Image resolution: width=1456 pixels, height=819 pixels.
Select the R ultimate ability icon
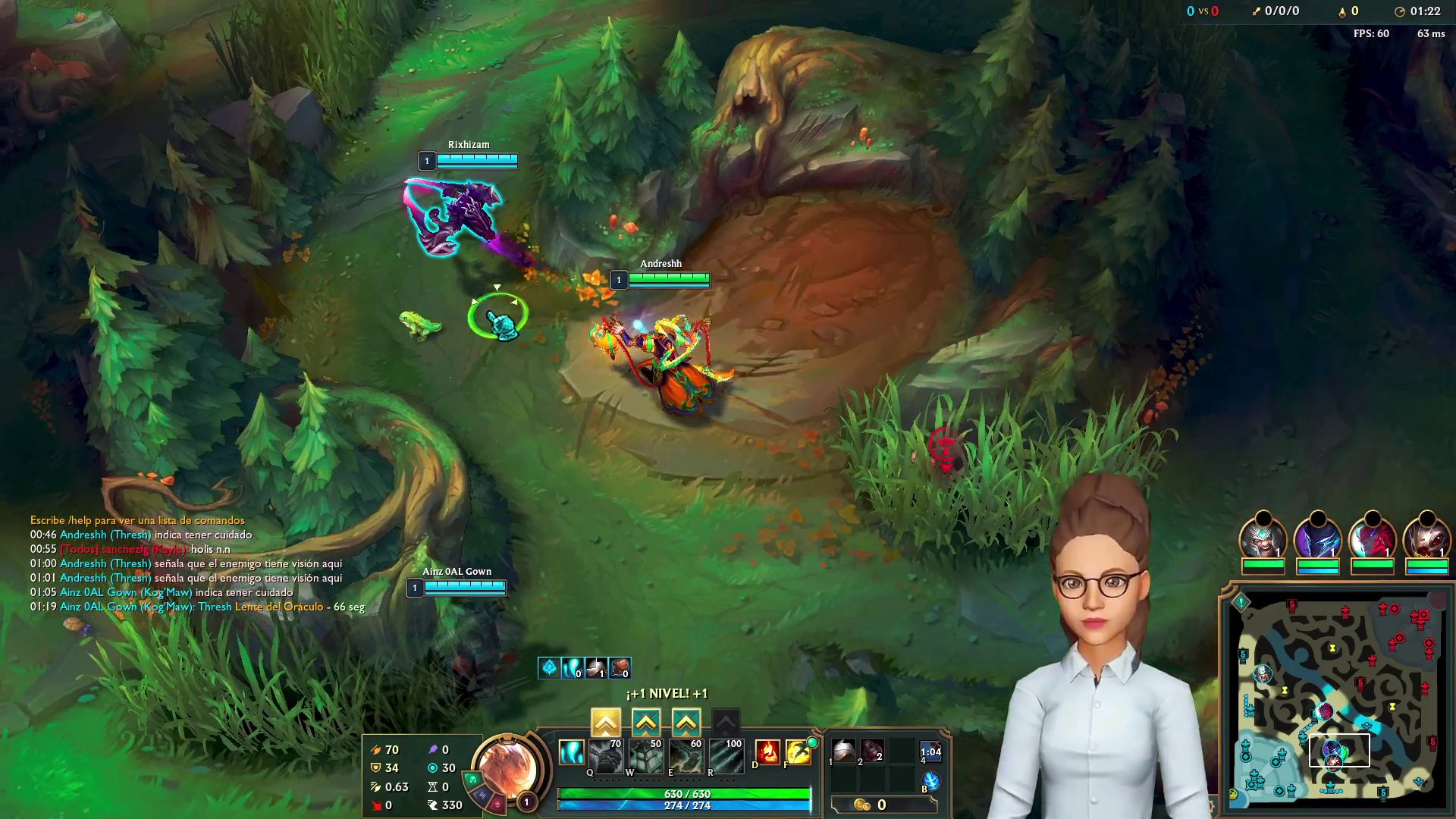pyautogui.click(x=726, y=756)
